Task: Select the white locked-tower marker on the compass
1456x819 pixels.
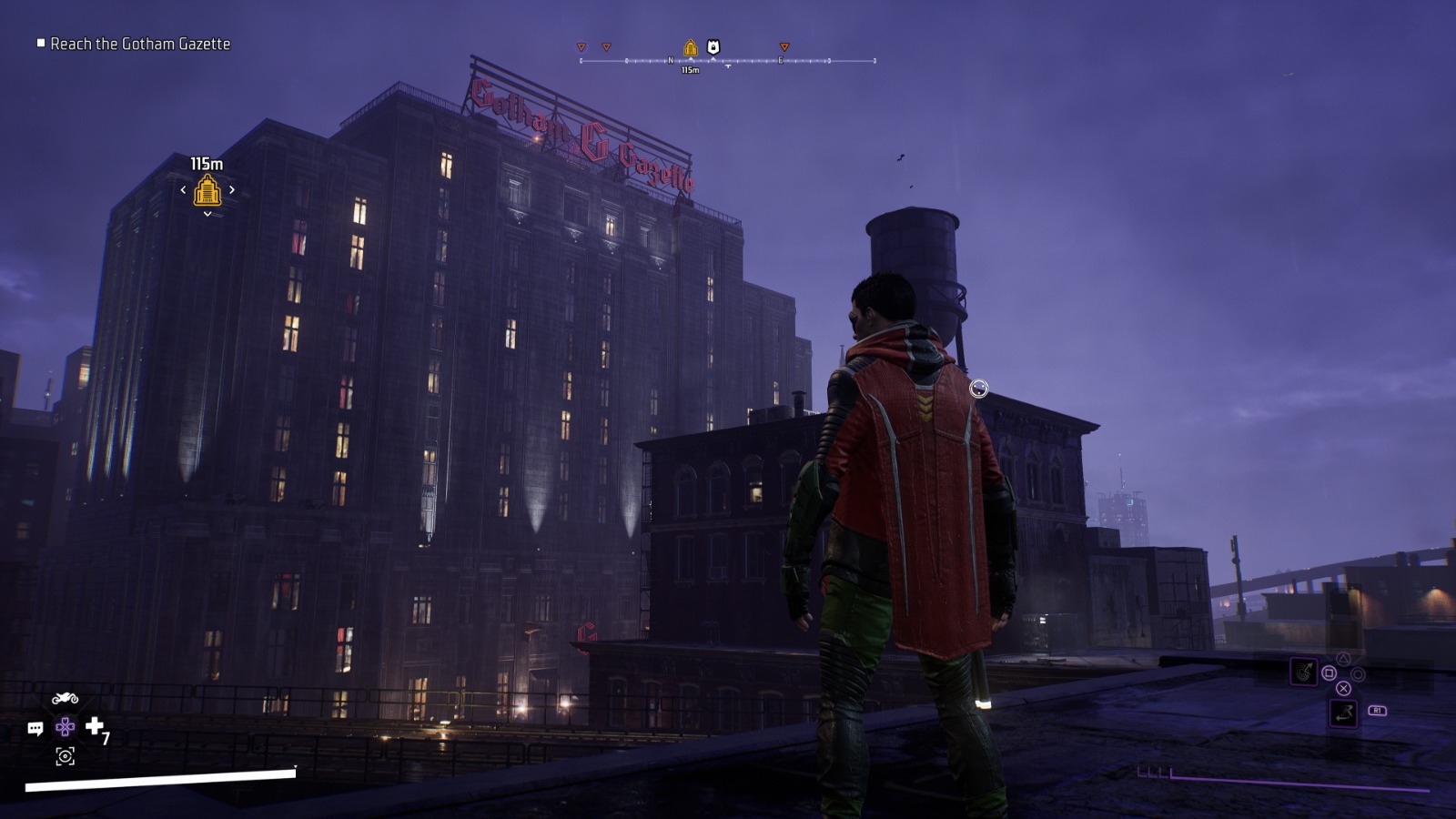Action: pyautogui.click(x=713, y=47)
